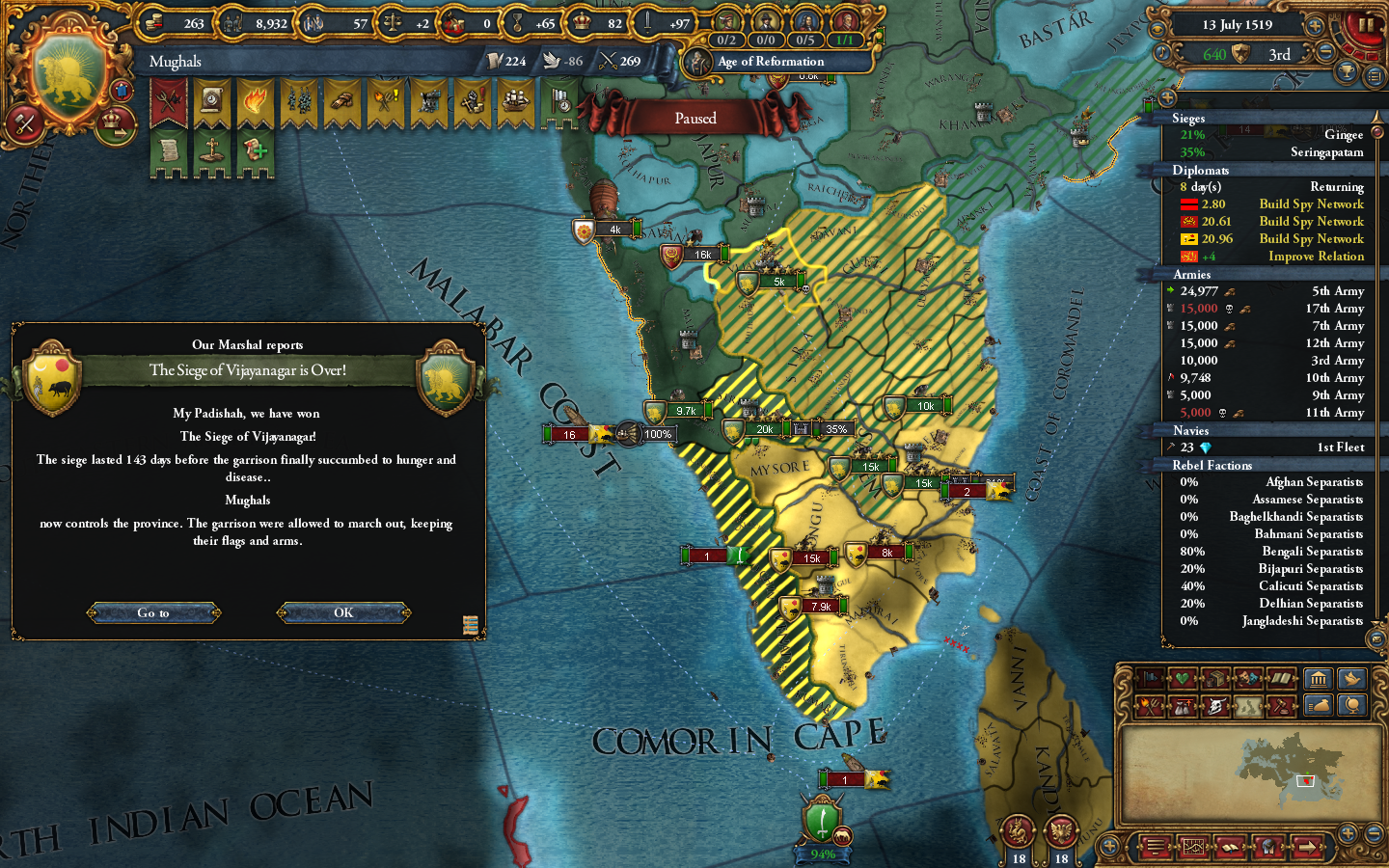The image size is (1389, 868).
Task: Click the trophy score icon below the date
Action: (x=1348, y=69)
